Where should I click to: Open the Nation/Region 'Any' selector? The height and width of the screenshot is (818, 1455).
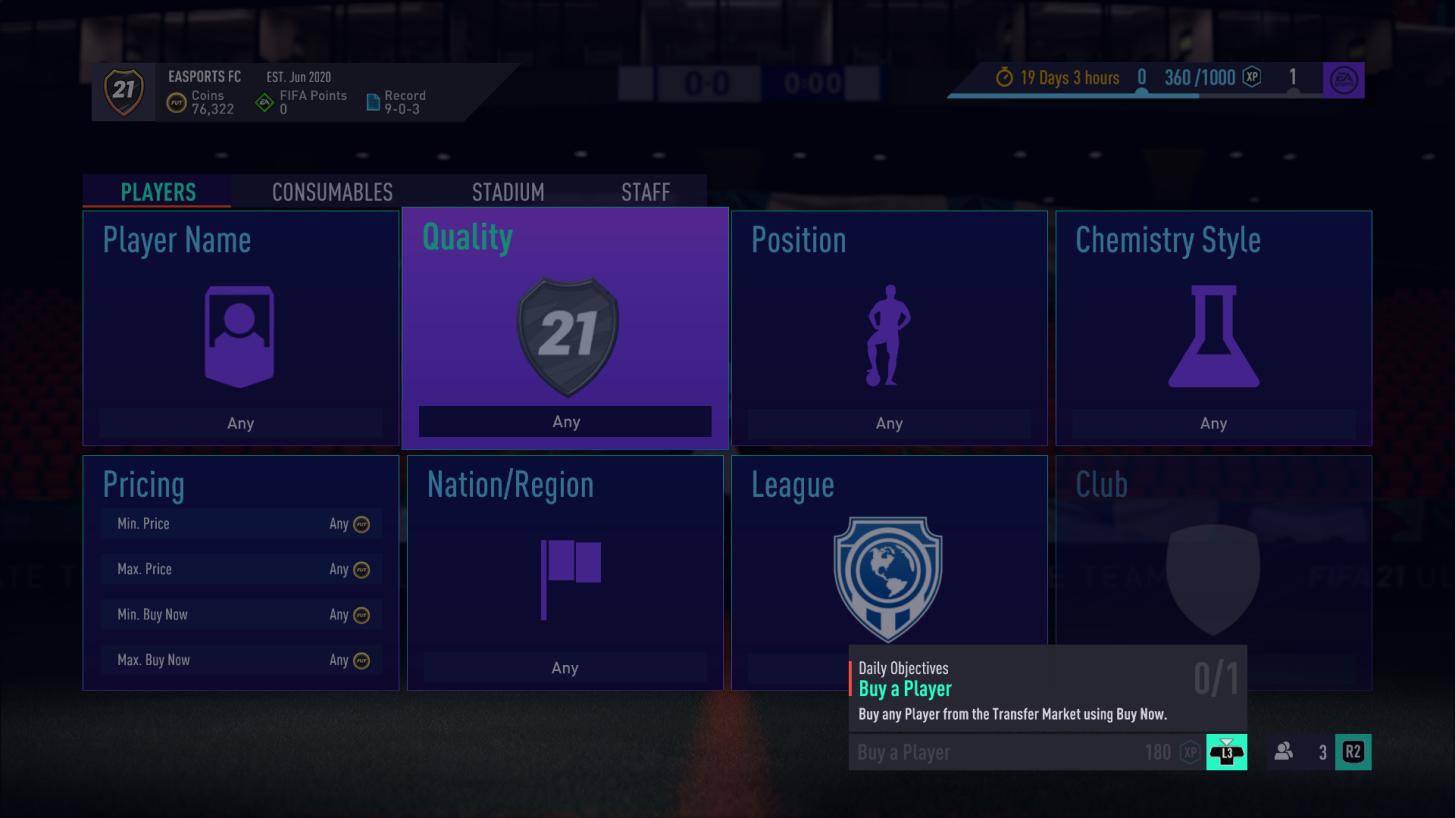(566, 667)
